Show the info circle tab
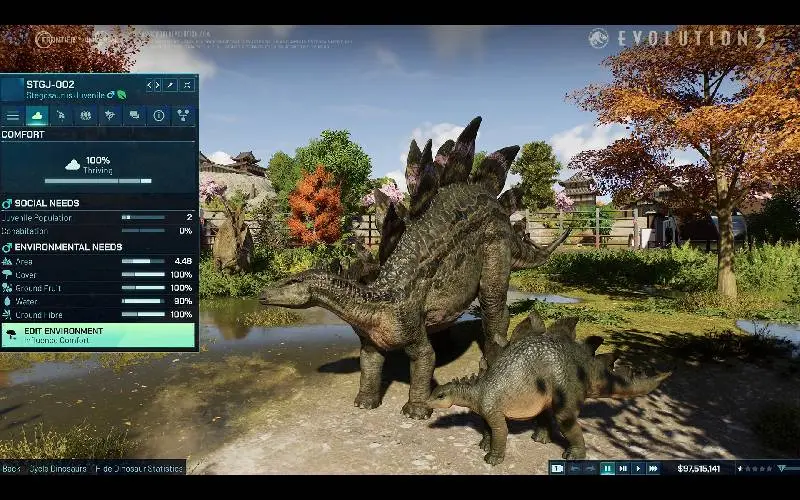The image size is (800, 500). point(158,116)
